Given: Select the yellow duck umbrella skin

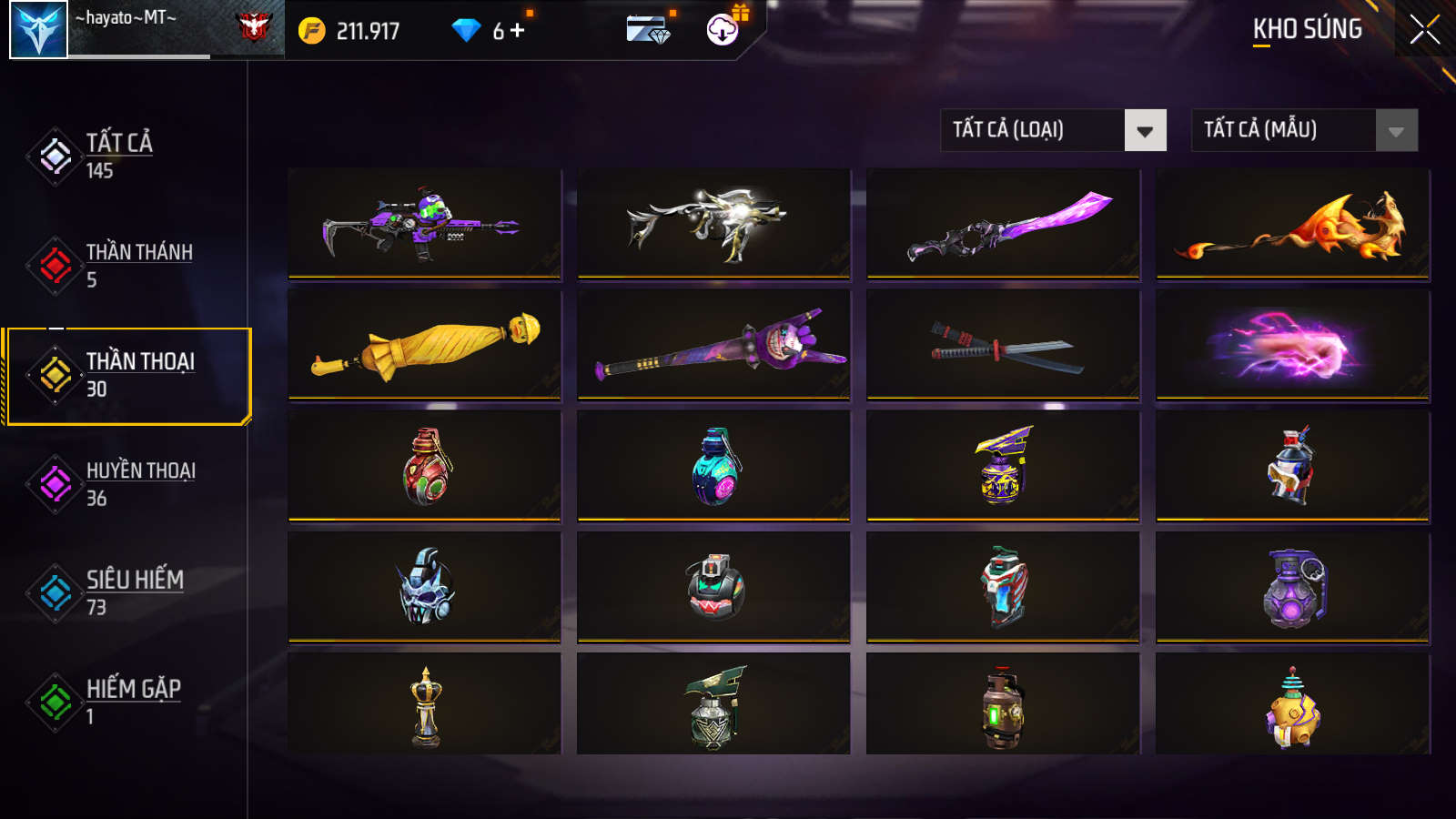Looking at the screenshot, I should pos(424,345).
